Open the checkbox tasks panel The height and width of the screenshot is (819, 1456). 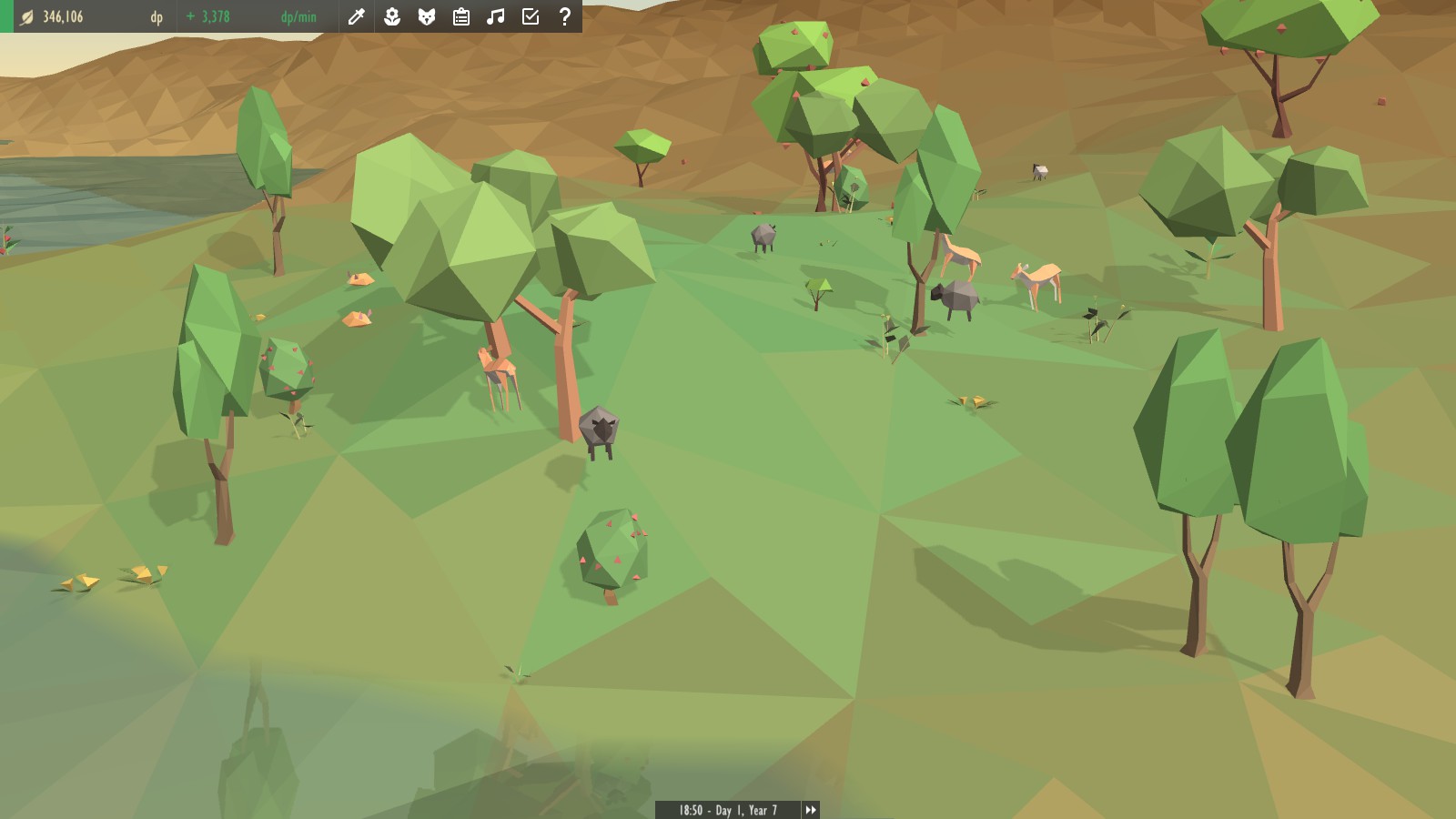(531, 16)
